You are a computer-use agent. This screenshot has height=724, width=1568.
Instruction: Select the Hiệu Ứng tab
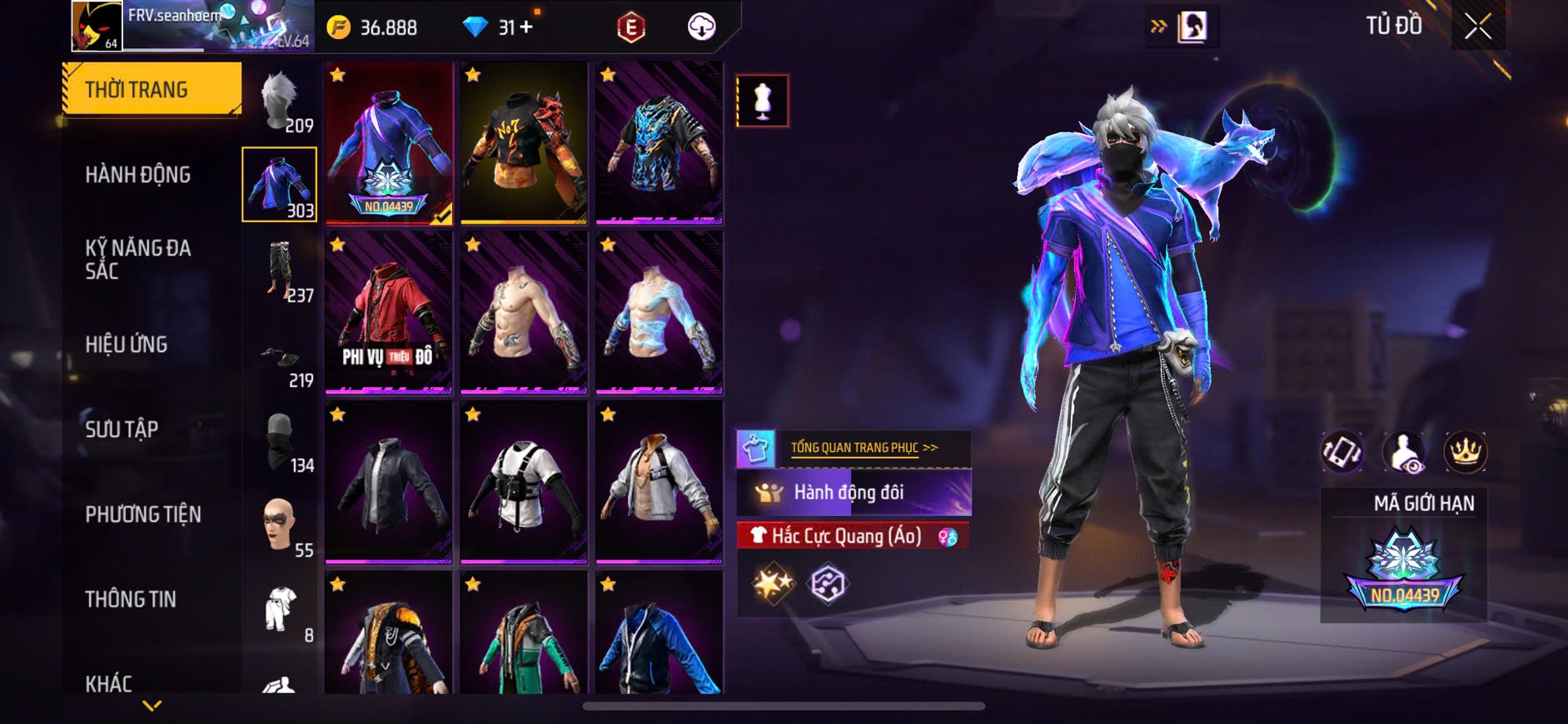(127, 345)
